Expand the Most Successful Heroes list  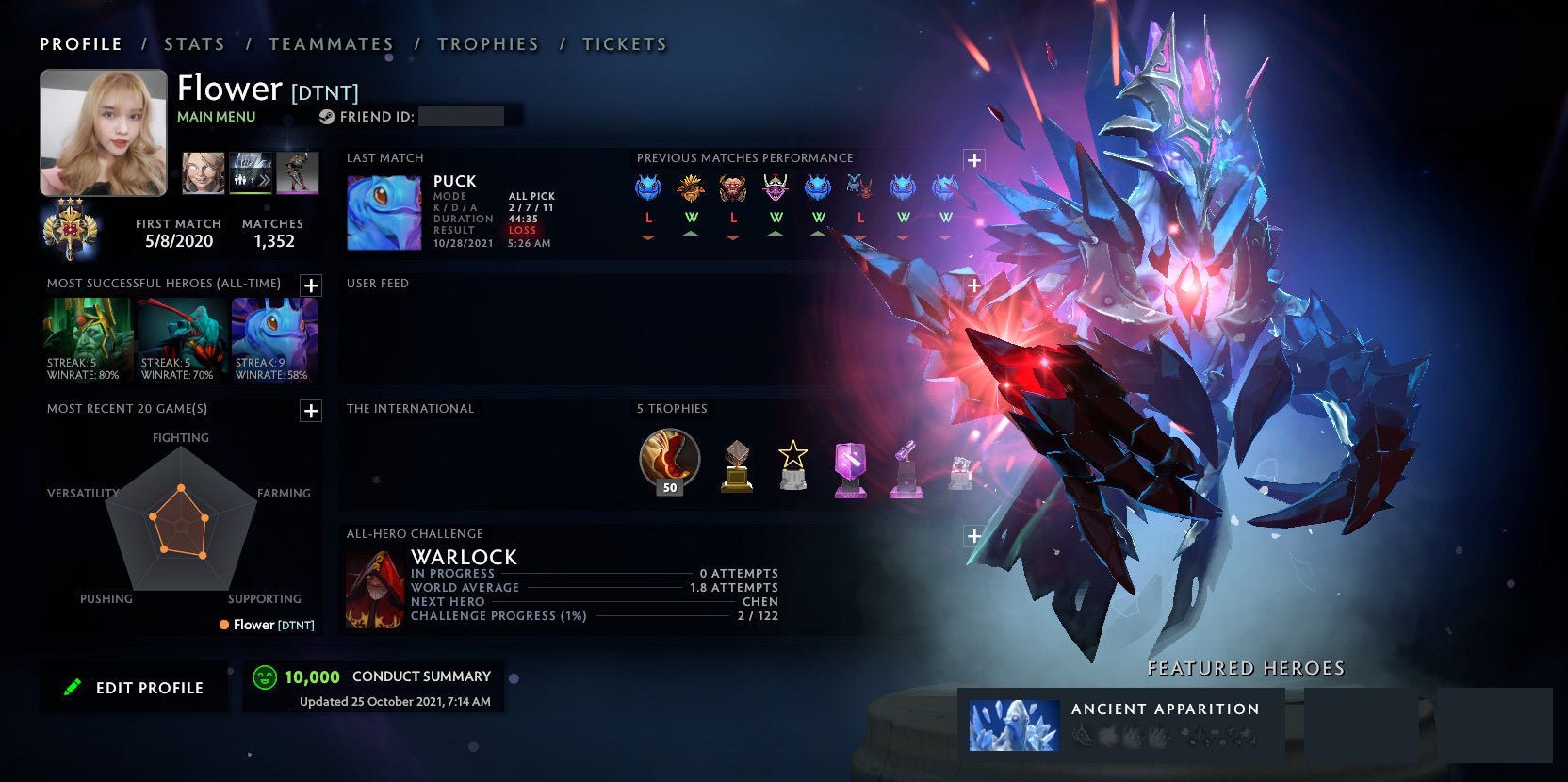coord(310,285)
